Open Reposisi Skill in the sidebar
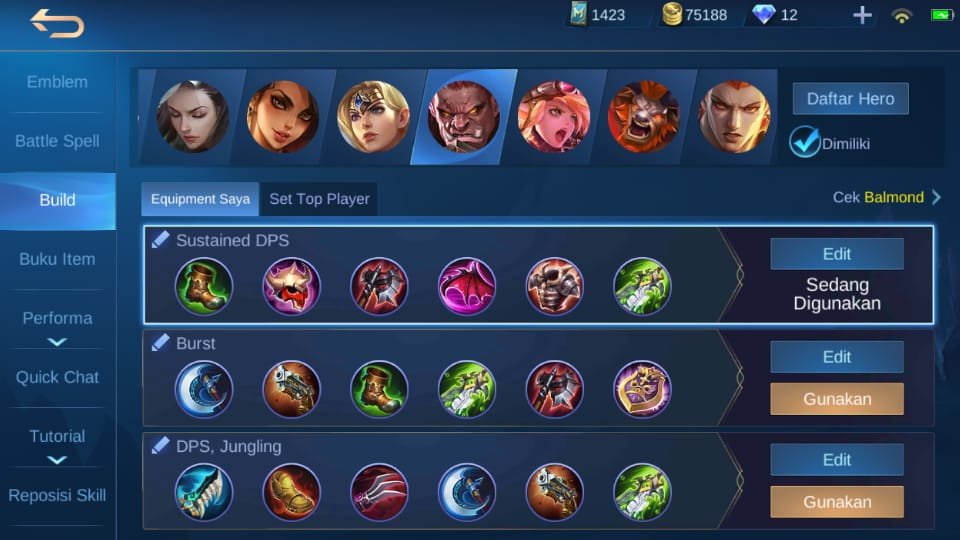 pyautogui.click(x=57, y=495)
